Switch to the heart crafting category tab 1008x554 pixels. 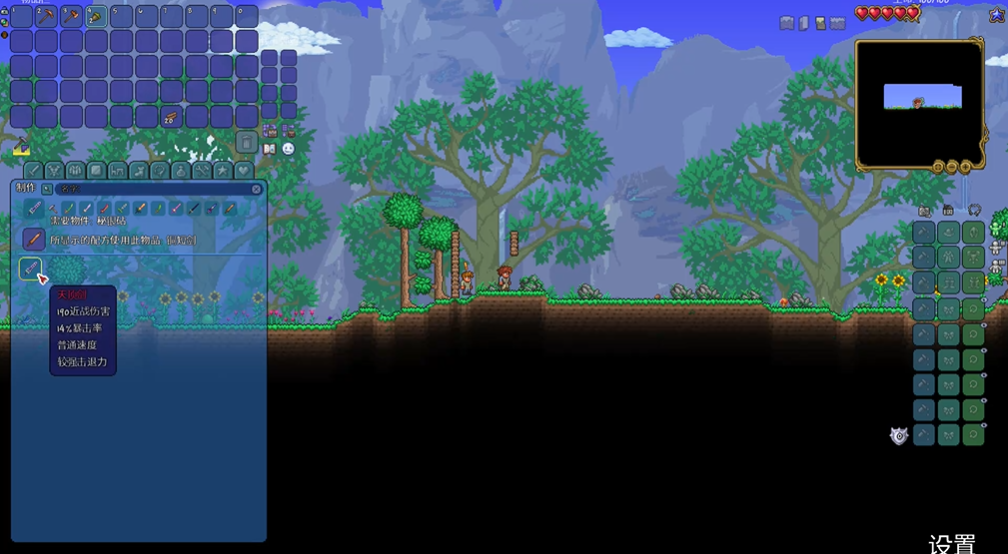243,171
